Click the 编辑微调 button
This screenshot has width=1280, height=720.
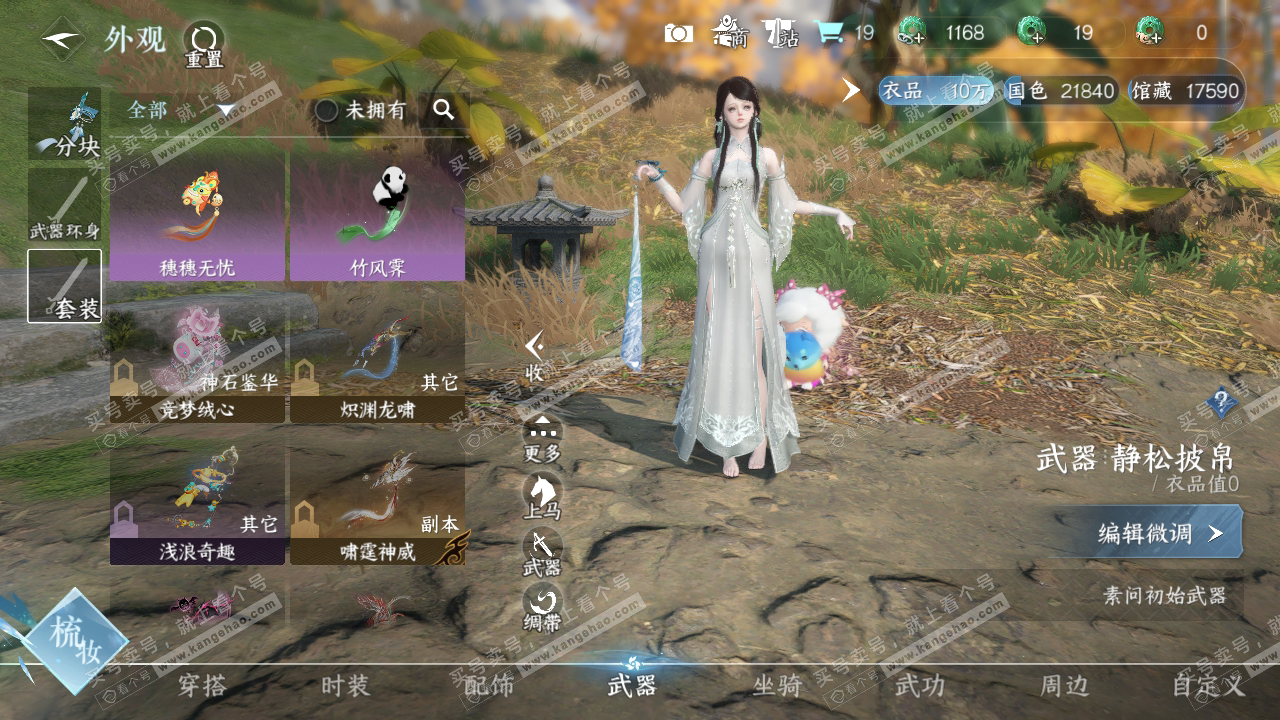coord(1158,533)
